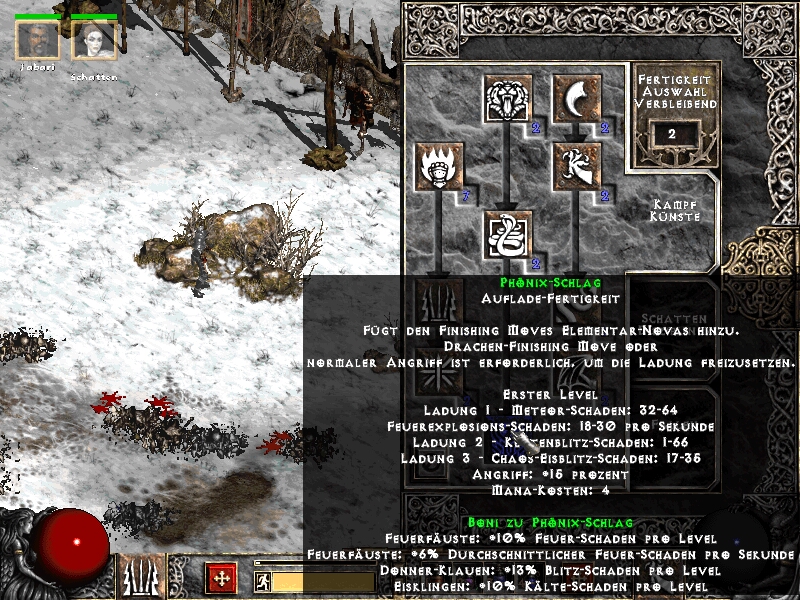Upgrade the Fists of Fire skill
800x600 pixels.
(x=438, y=167)
